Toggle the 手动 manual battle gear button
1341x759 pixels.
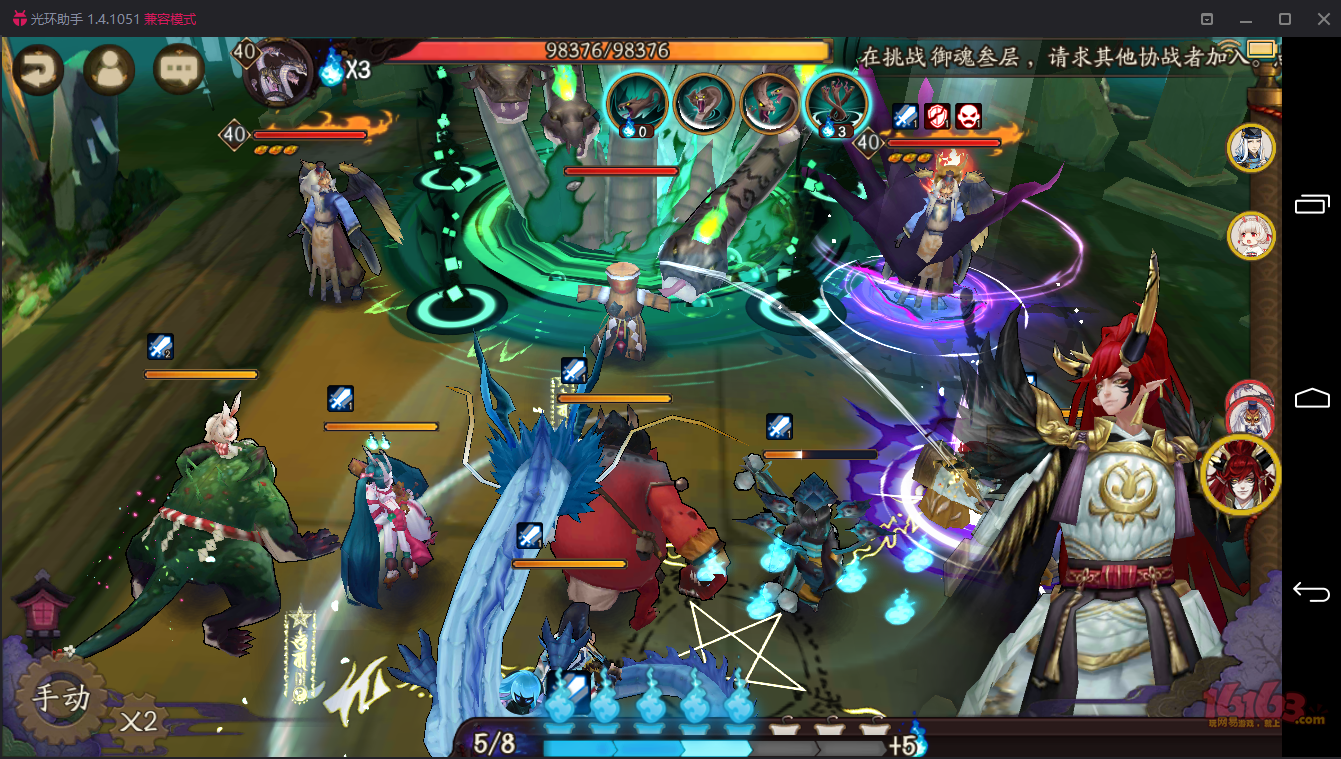click(x=61, y=697)
